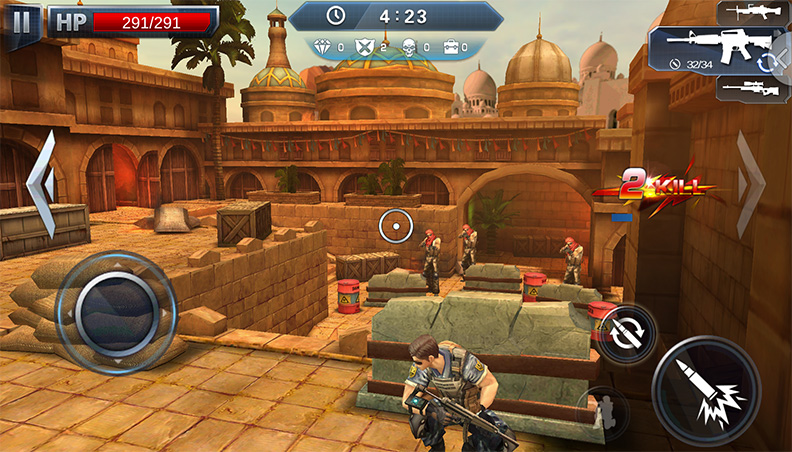
Task: Select the sniper rifle weapon slot
Action: [x=752, y=88]
